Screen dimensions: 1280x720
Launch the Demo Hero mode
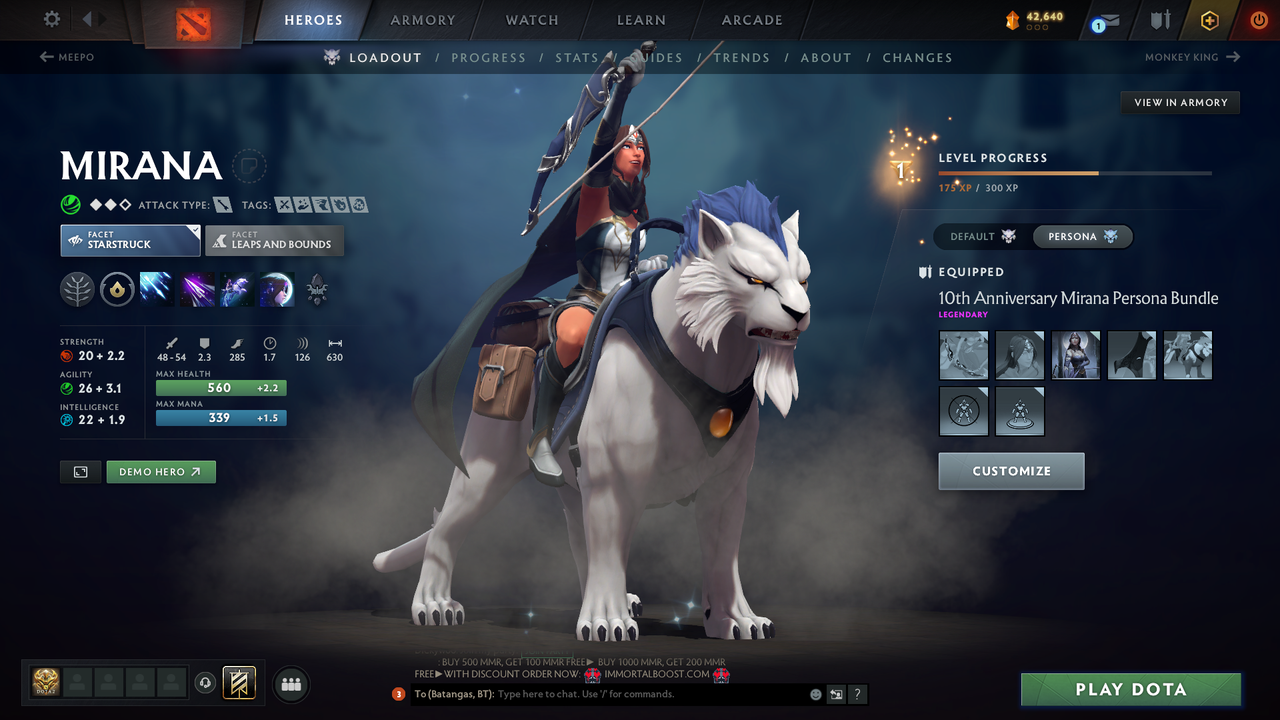[161, 472]
